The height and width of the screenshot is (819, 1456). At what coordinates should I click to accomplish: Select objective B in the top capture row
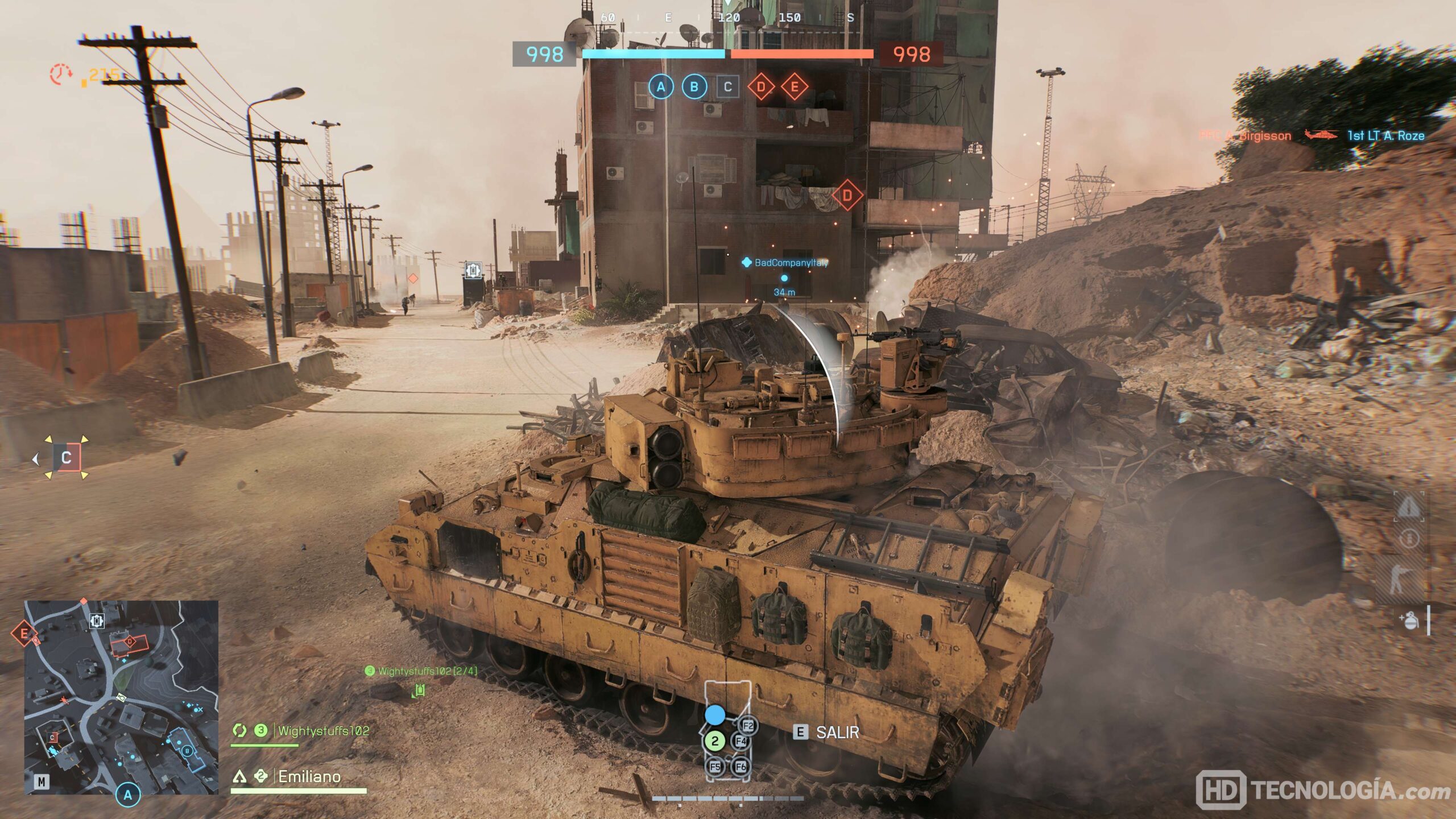[694, 87]
